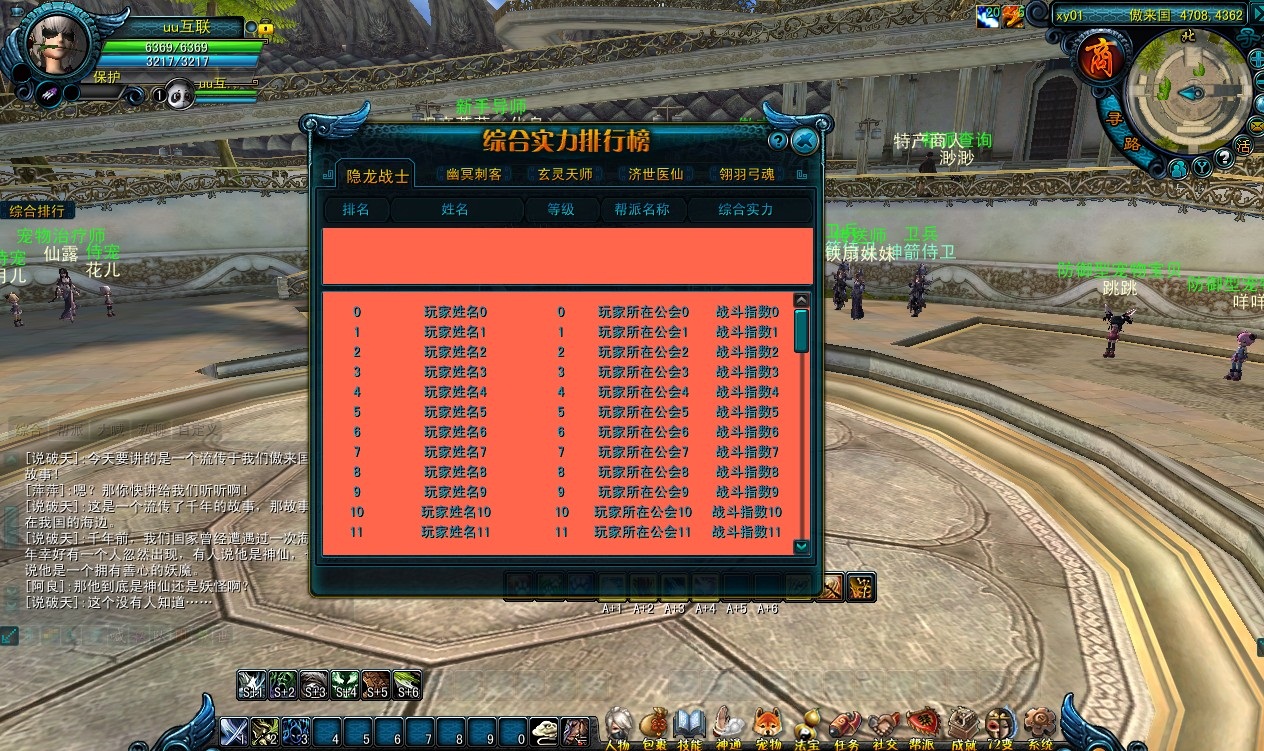Image resolution: width=1264 pixels, height=751 pixels.
Task: Switch to the 幽冥刺客 class tab
Action: (474, 174)
